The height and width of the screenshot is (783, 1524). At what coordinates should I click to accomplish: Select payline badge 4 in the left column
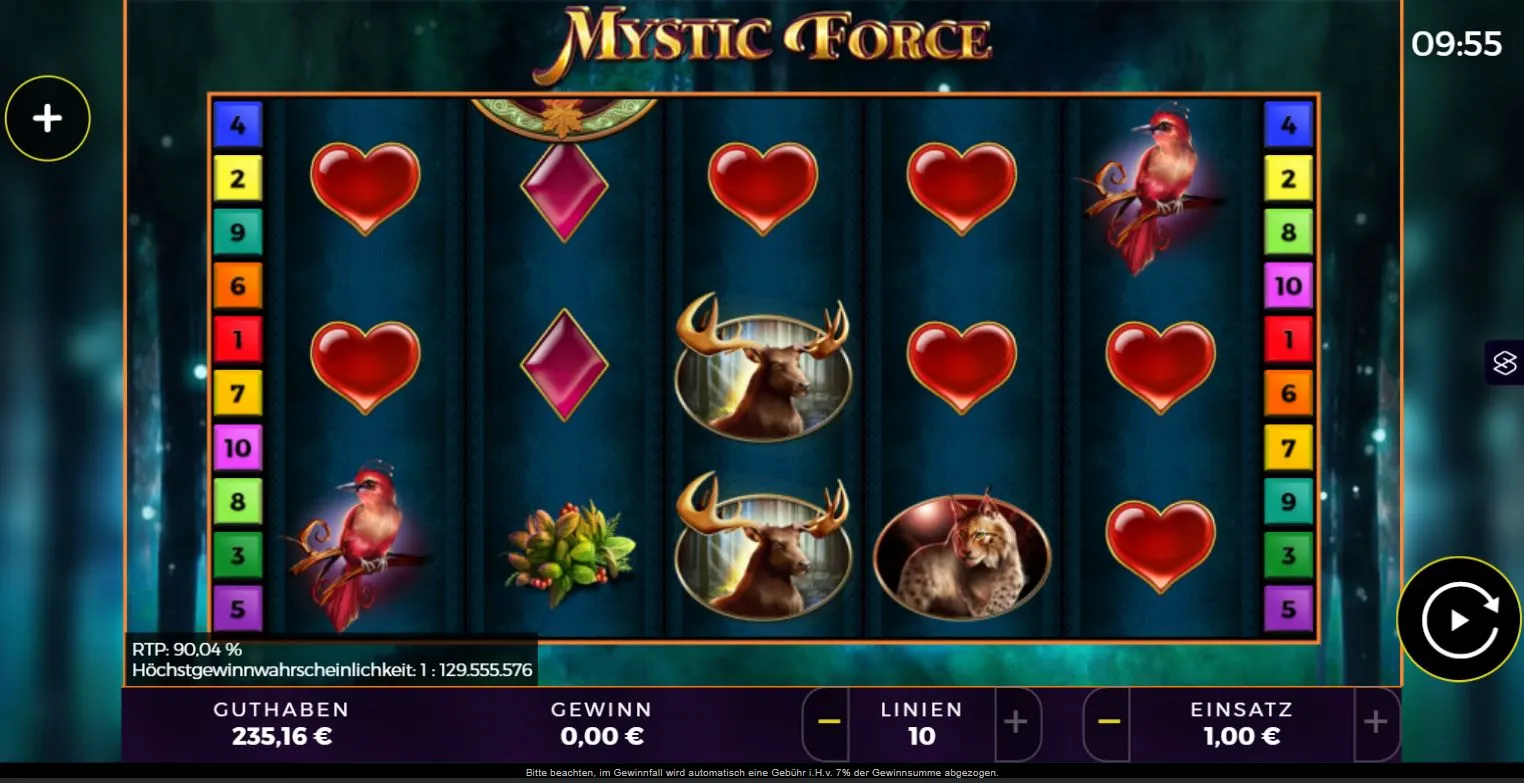237,124
